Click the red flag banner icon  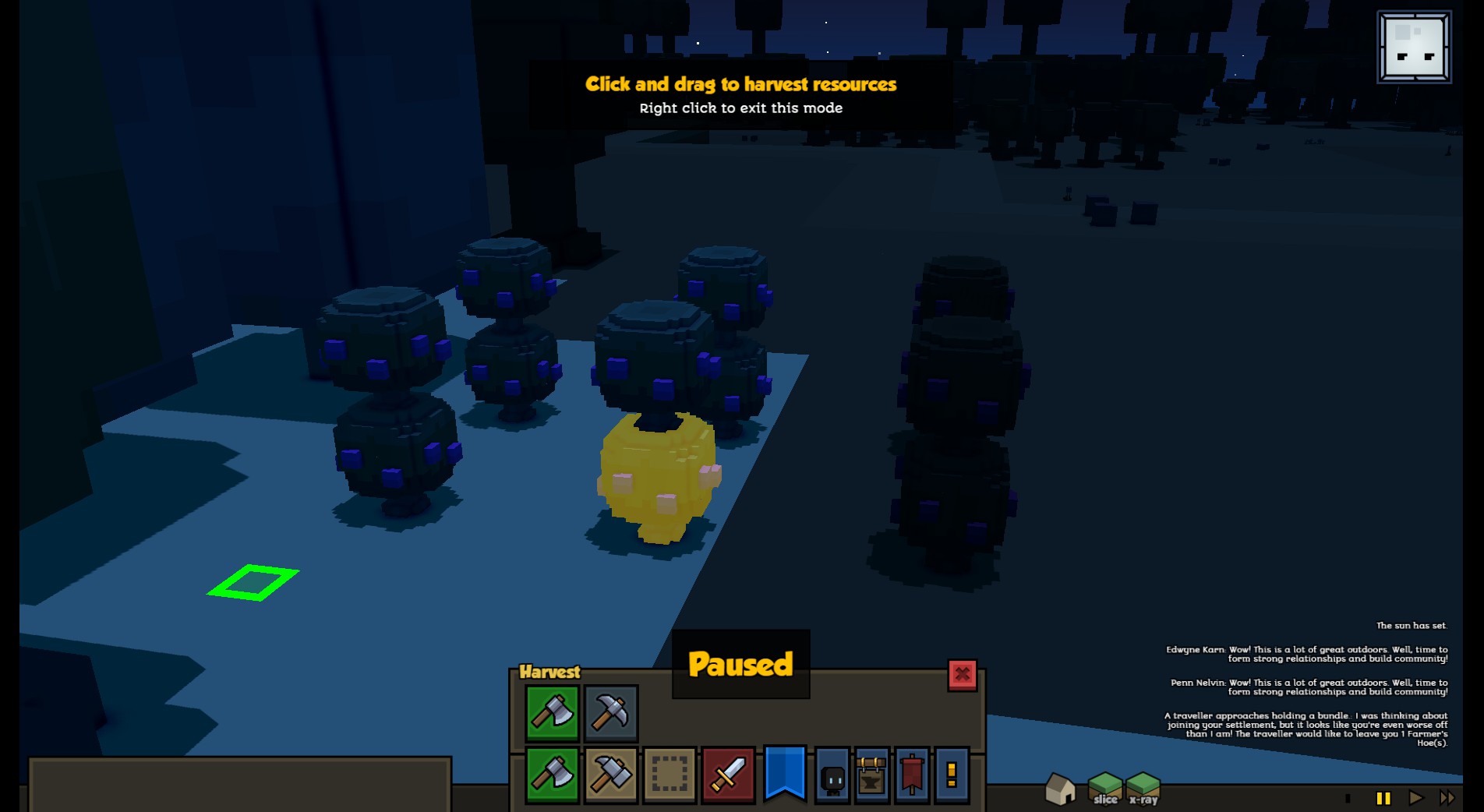tap(912, 775)
